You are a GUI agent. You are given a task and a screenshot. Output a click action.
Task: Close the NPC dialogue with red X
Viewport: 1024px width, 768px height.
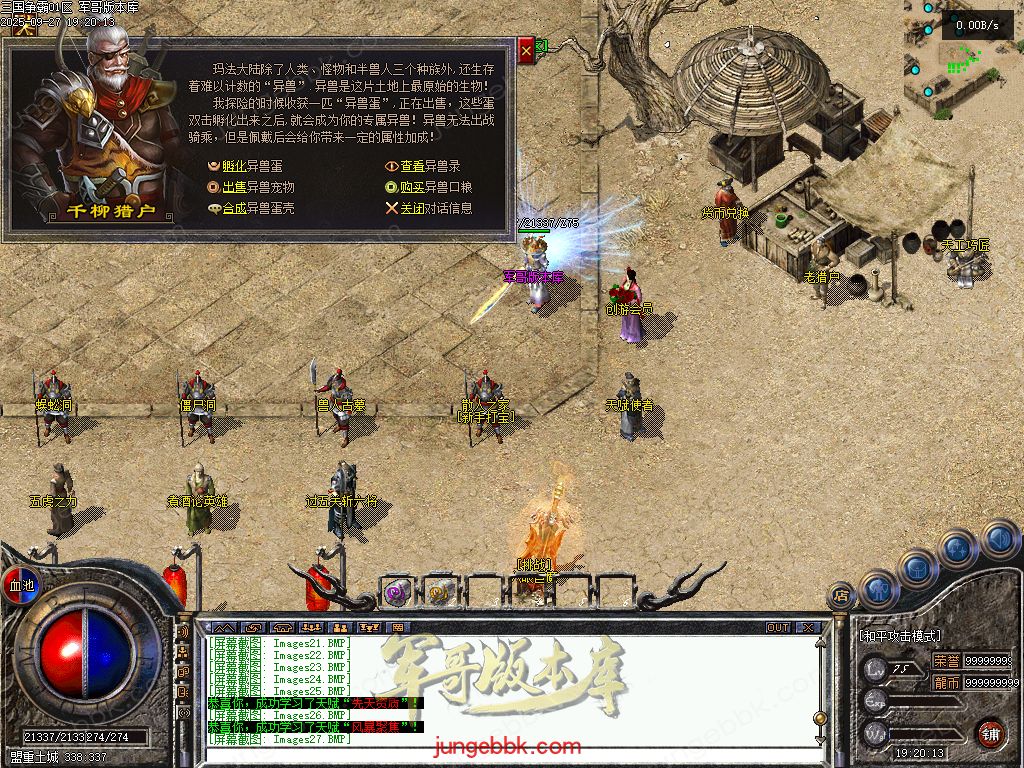coord(527,50)
